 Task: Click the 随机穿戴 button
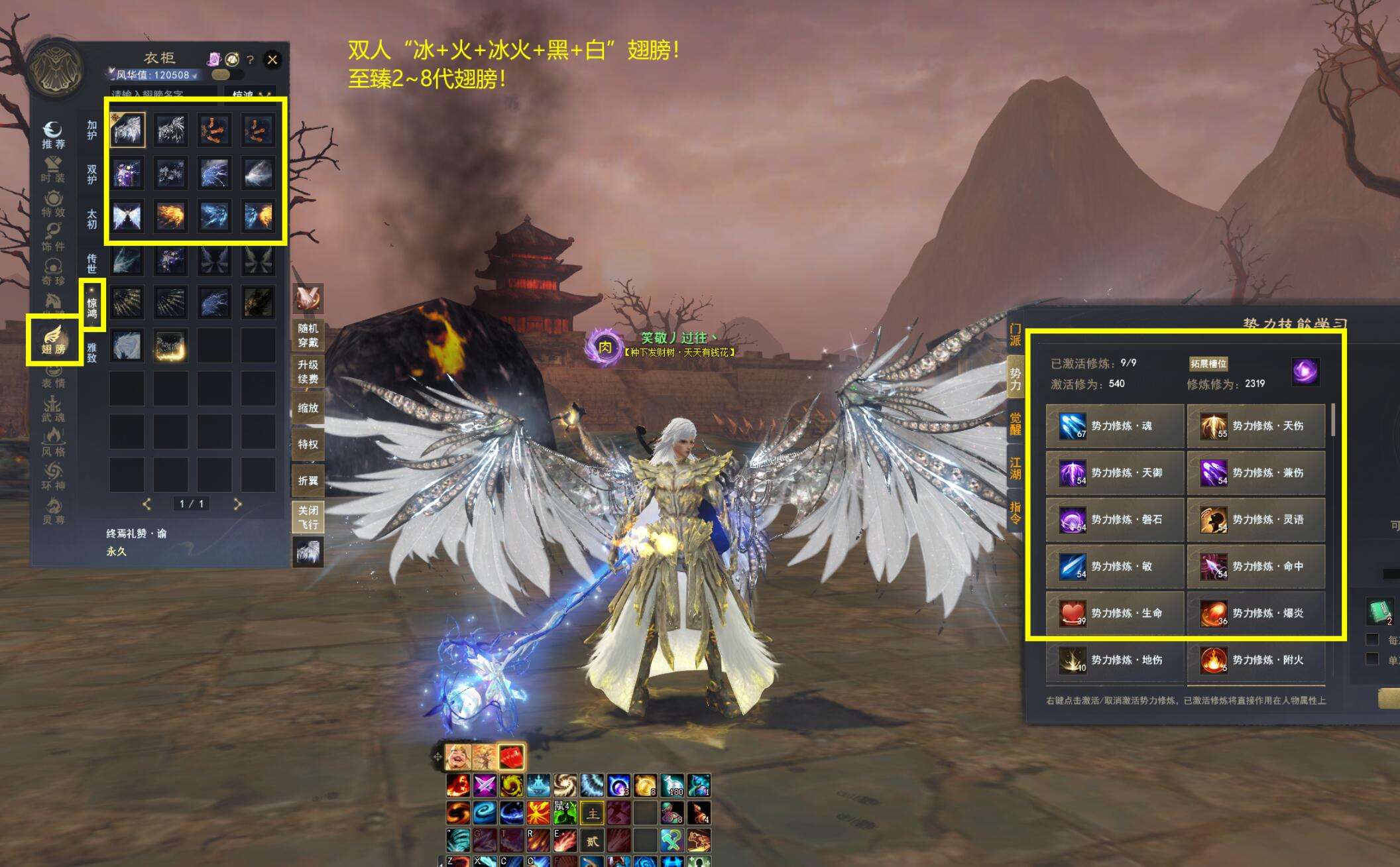[308, 335]
